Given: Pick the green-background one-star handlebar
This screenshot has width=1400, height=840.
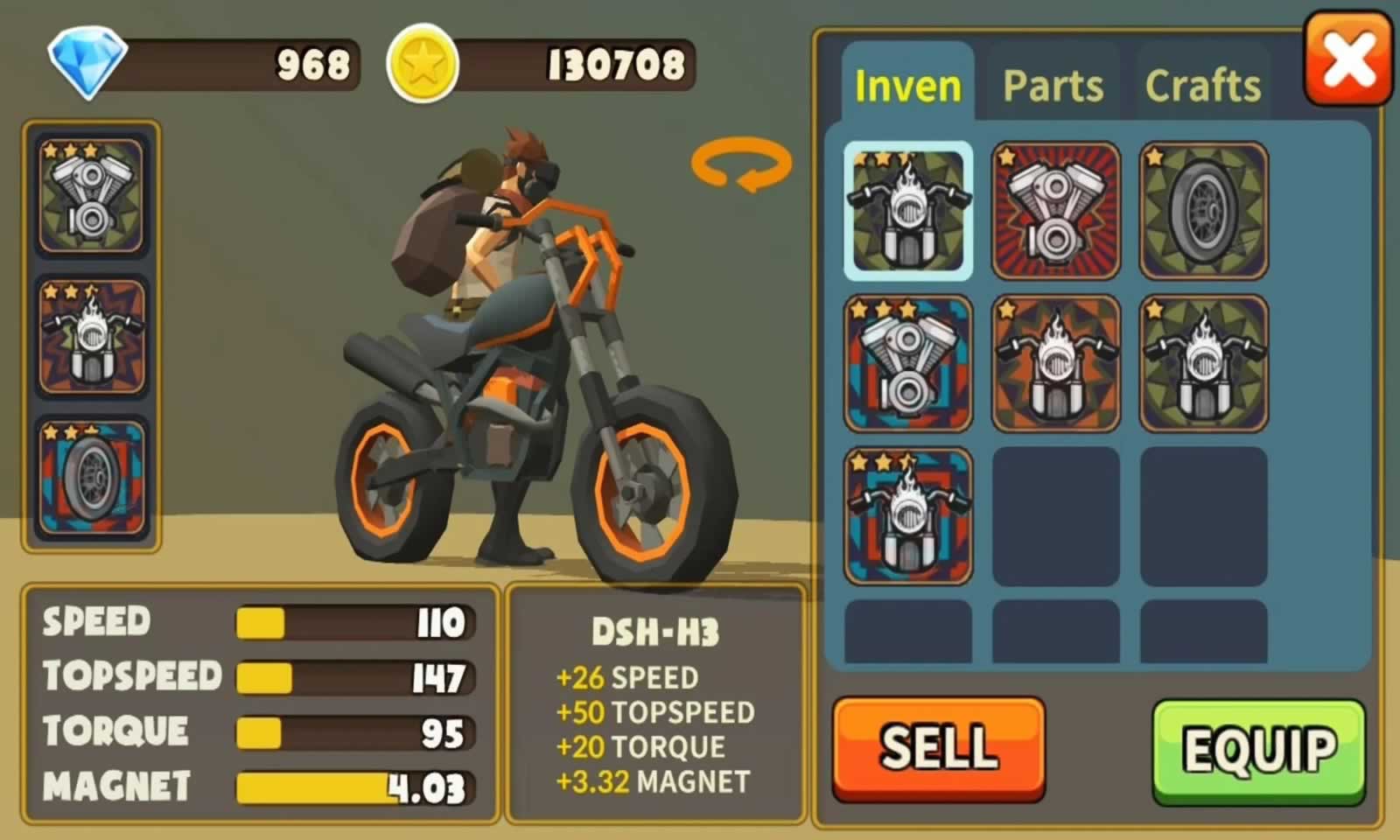Looking at the screenshot, I should (x=1204, y=363).
